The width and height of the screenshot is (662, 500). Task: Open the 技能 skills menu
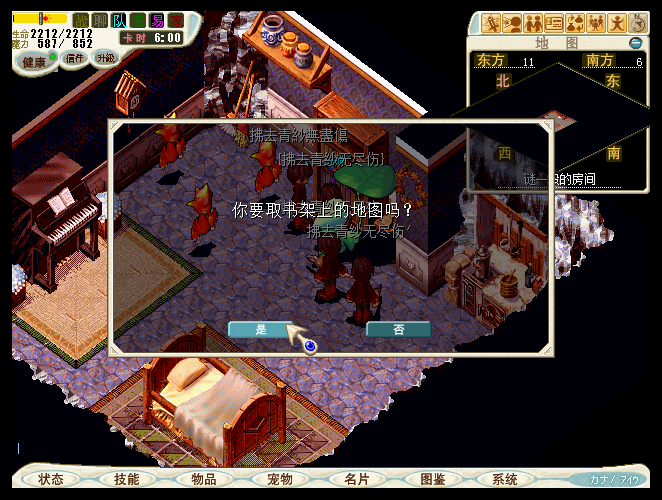[x=127, y=479]
